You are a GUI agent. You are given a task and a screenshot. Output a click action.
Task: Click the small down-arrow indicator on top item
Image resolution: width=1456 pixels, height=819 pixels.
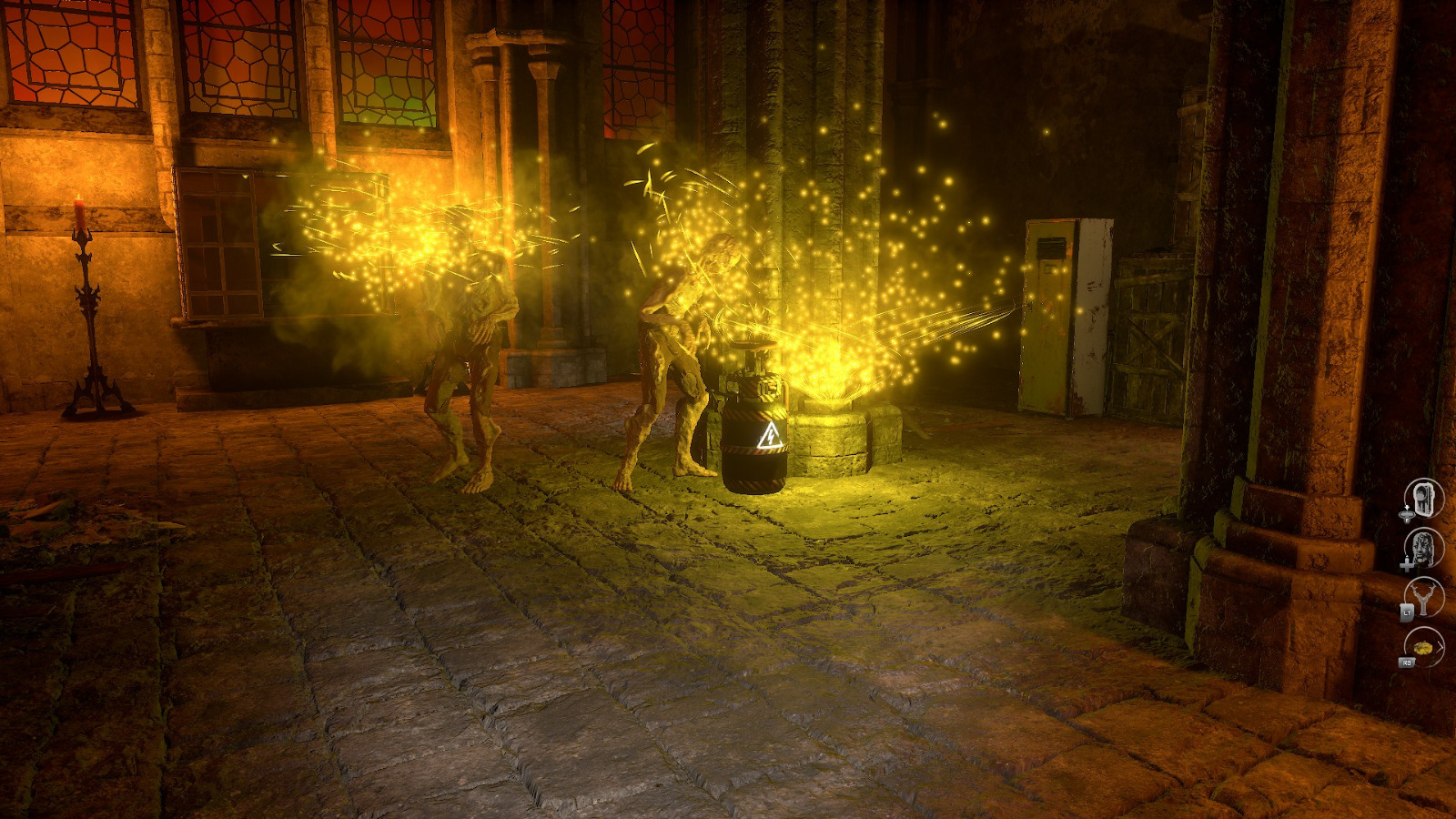pos(1408,506)
